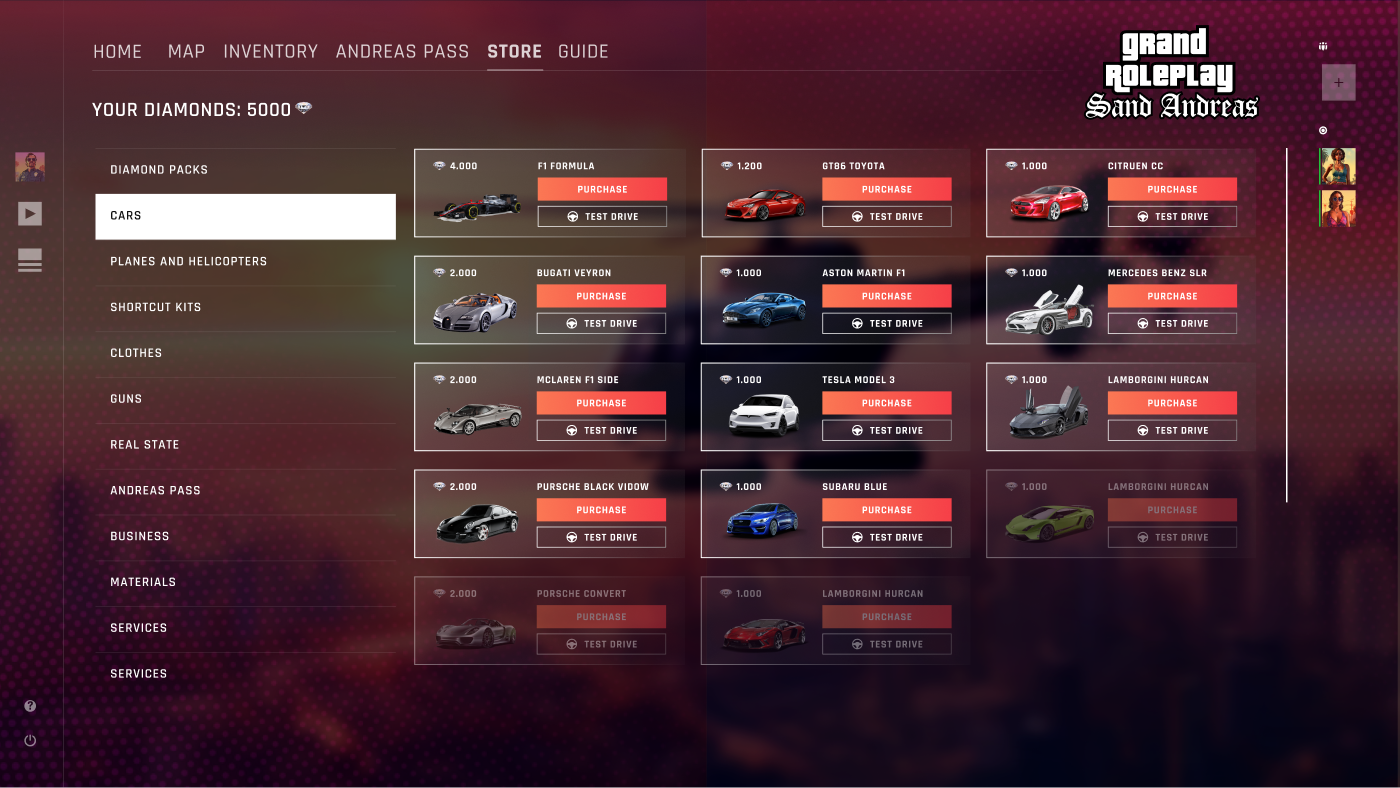Select the GUNS category
This screenshot has width=1400, height=788.
point(126,398)
